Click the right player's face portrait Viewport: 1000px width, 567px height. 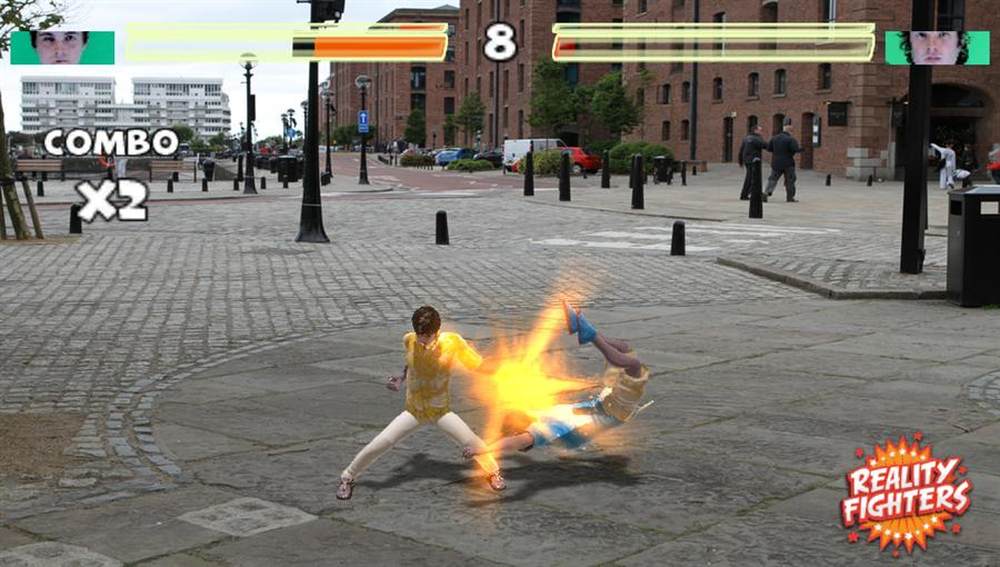(x=936, y=47)
